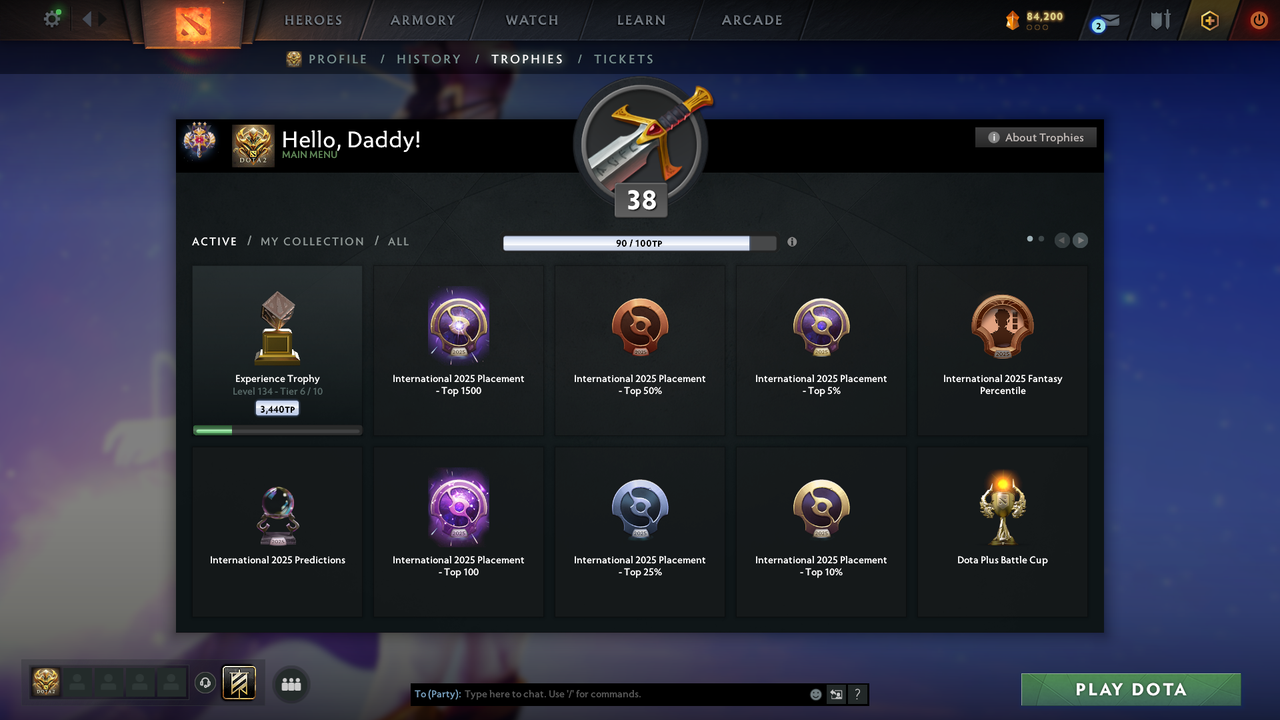The width and height of the screenshot is (1280, 720).
Task: Toggle the chat translation icon beside the emoticon
Action: [836, 693]
